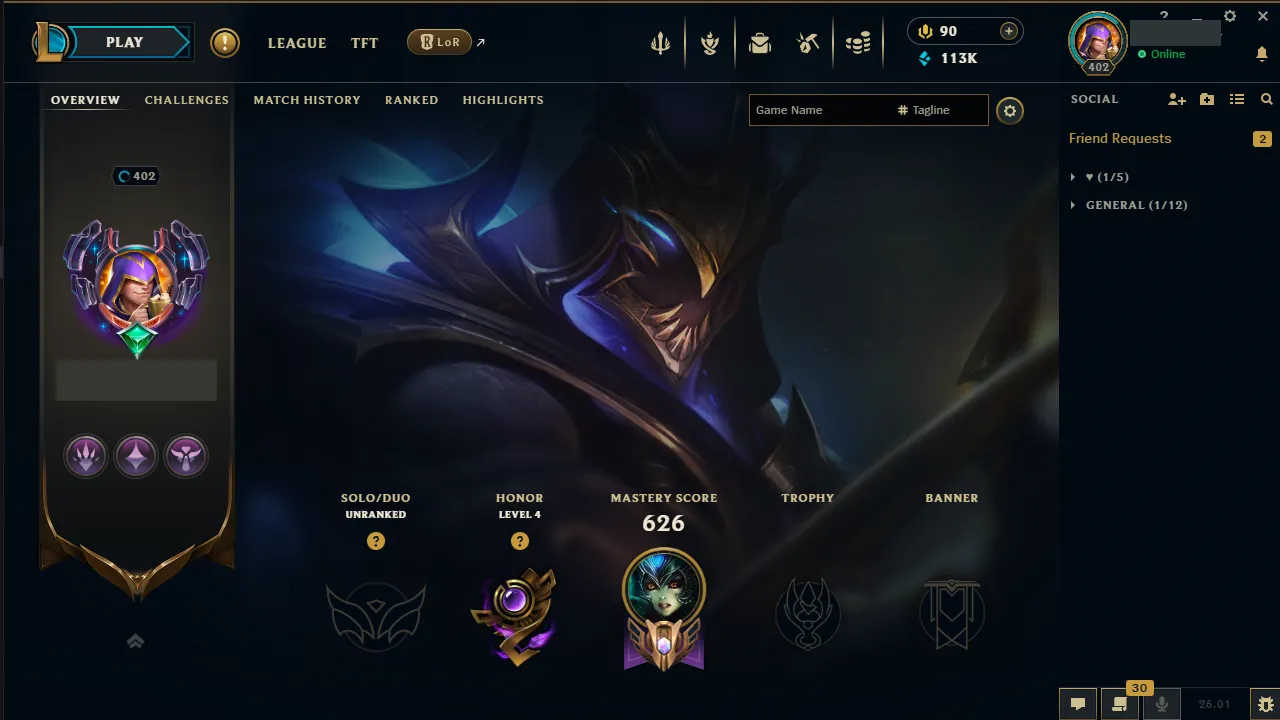This screenshot has width=1280, height=720.
Task: Mute the microphone in the voice panel
Action: tap(1162, 703)
